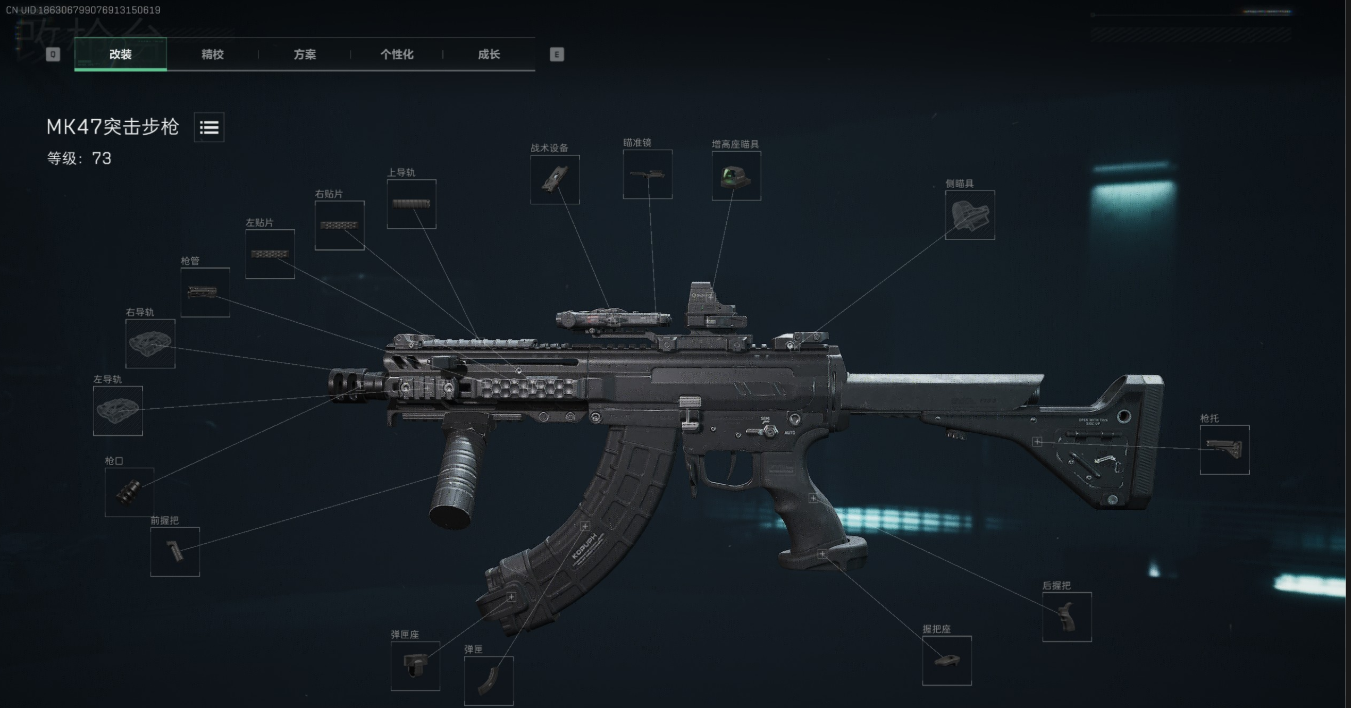Open the 弹匣 magazine slot
This screenshot has width=1351, height=708.
489,681
